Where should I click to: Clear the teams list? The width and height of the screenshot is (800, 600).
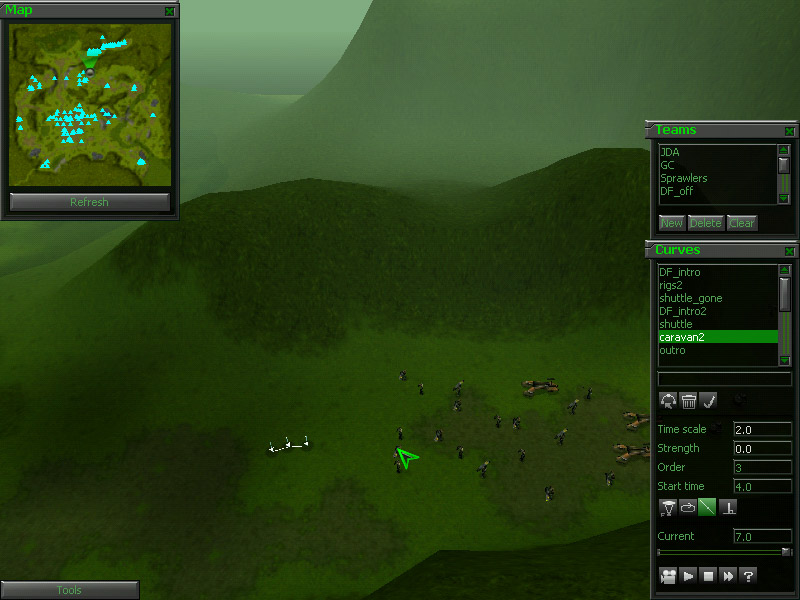click(x=741, y=223)
